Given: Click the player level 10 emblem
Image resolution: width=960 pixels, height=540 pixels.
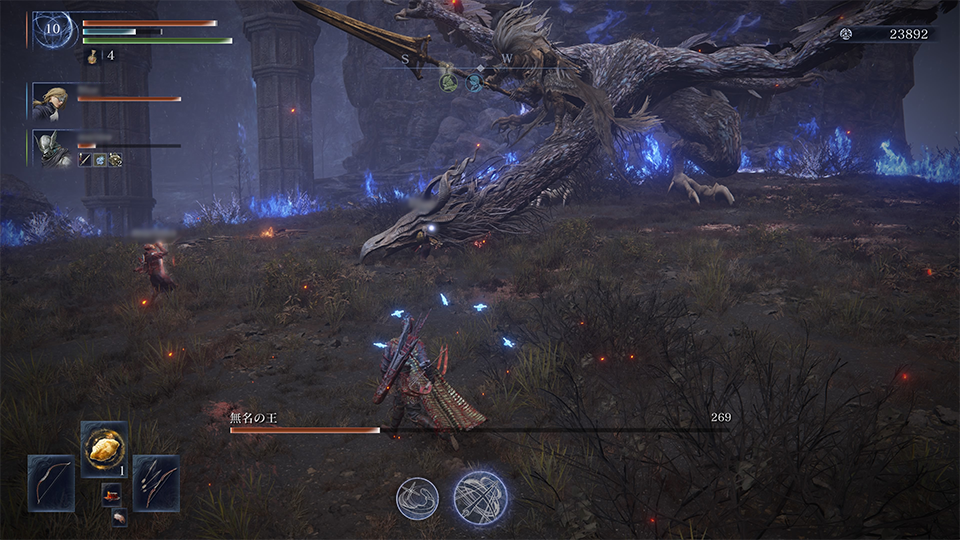Looking at the screenshot, I should click(x=50, y=29).
